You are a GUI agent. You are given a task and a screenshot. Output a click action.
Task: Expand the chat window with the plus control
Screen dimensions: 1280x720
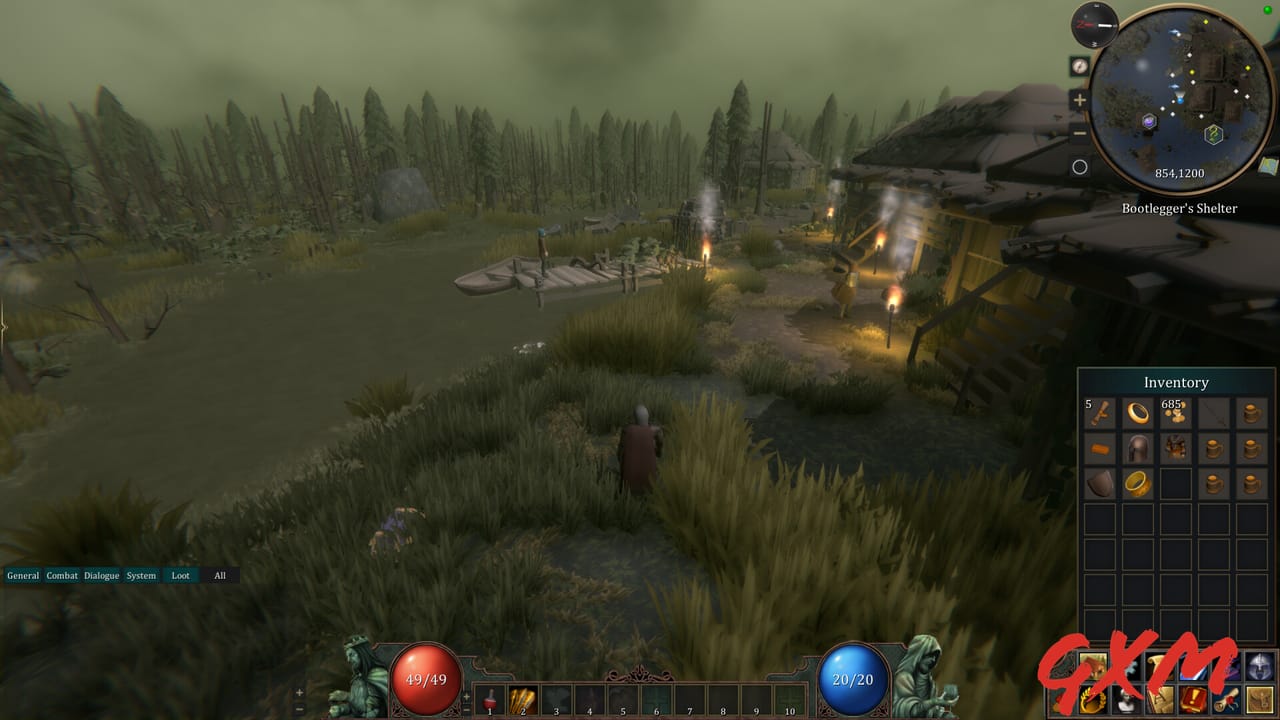click(x=299, y=693)
